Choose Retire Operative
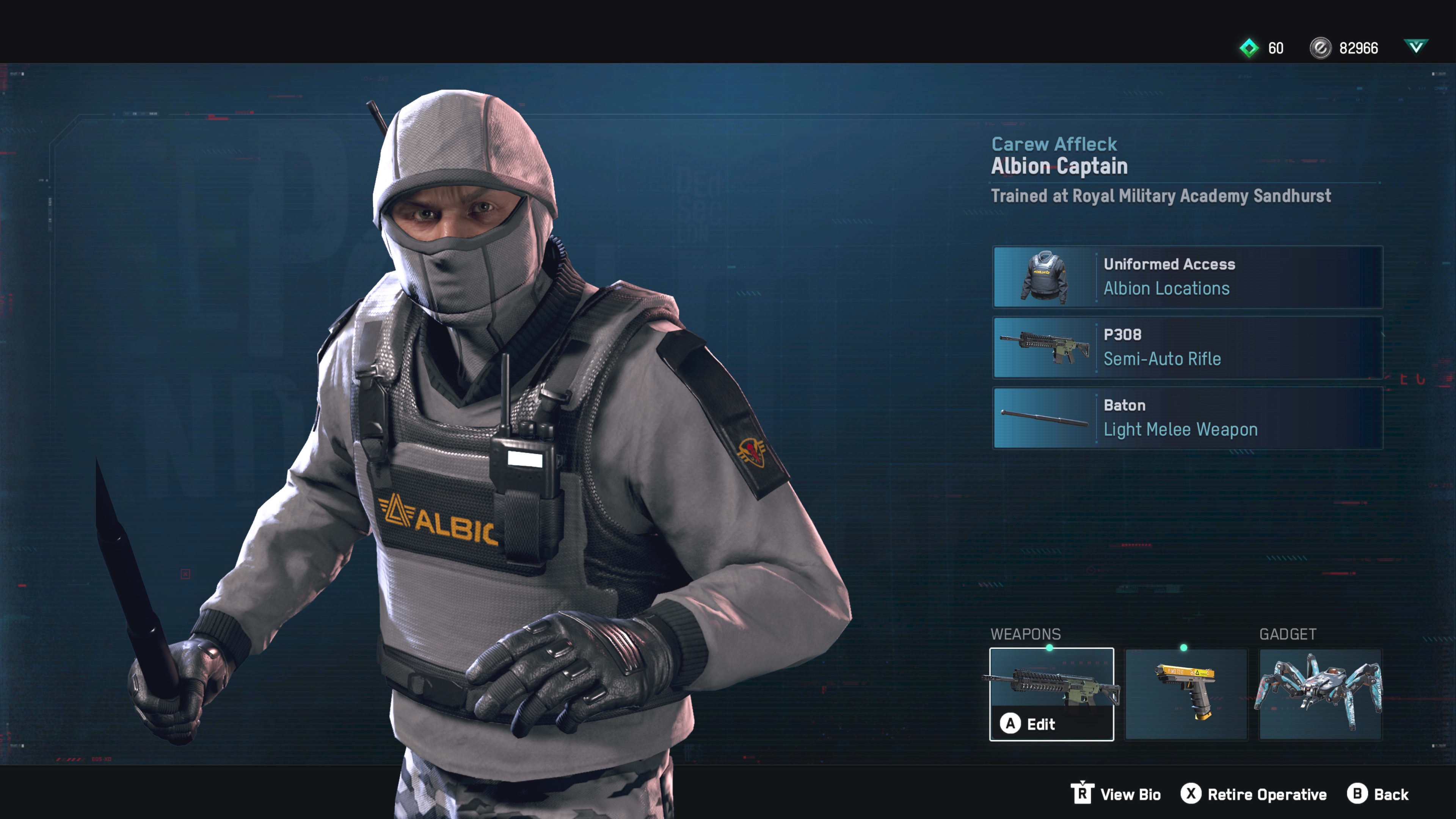The width and height of the screenshot is (1456, 819). (1254, 794)
